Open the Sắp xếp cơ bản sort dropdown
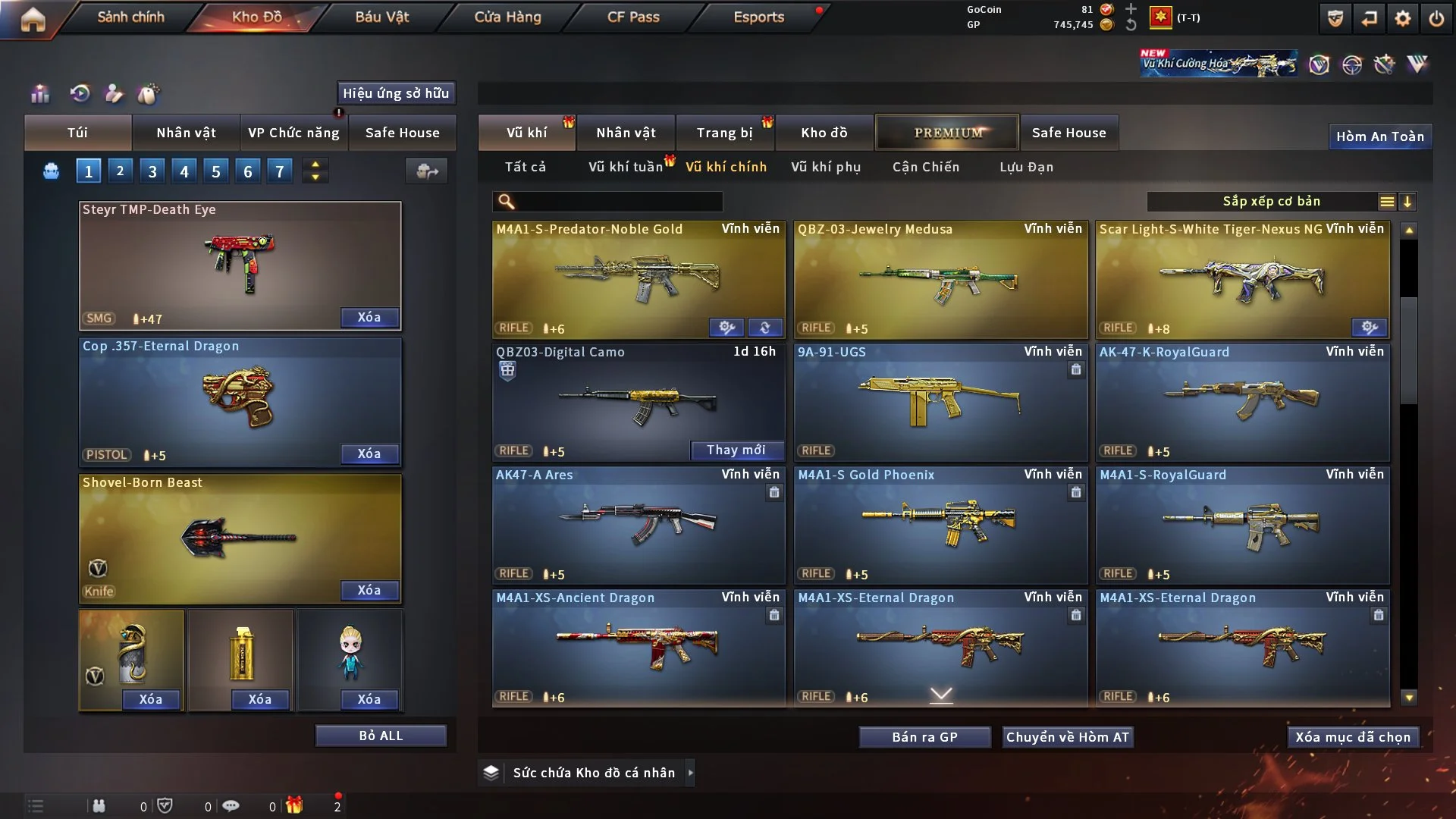 [1271, 202]
